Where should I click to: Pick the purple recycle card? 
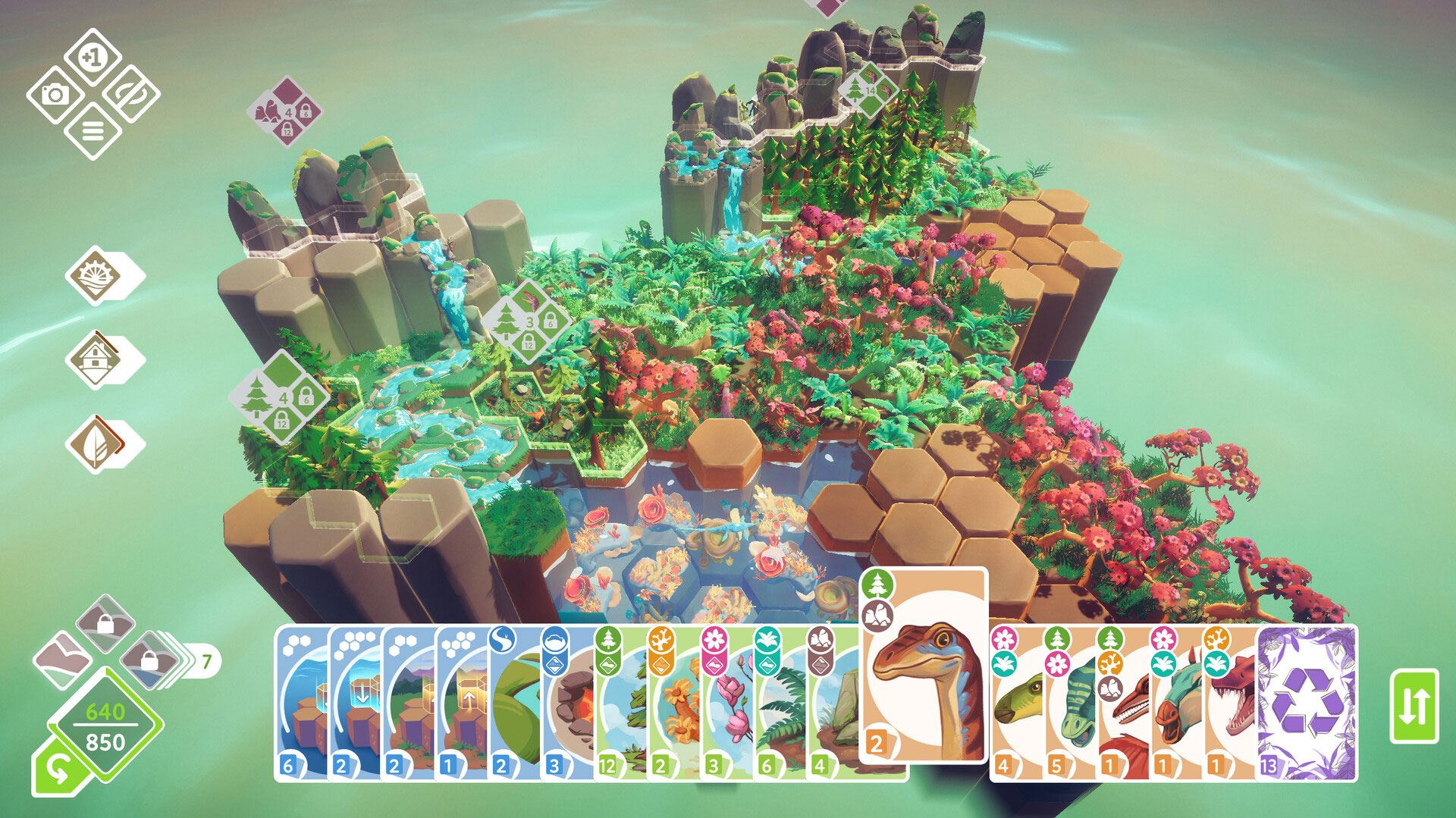1307,703
